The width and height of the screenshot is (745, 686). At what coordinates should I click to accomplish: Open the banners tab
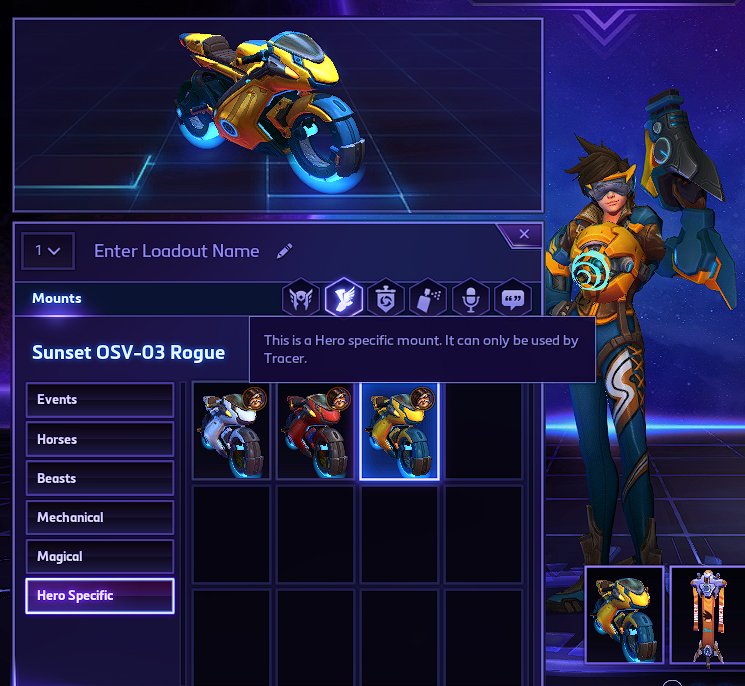385,298
